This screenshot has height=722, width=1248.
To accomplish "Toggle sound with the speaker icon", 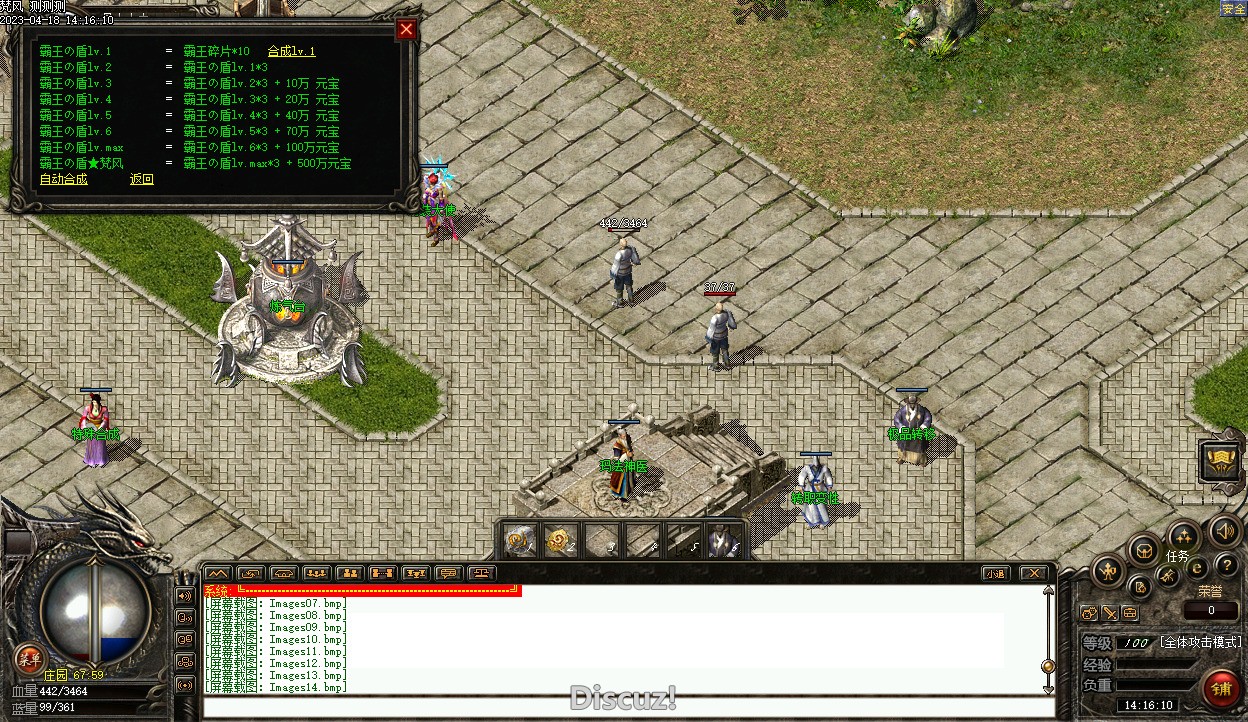I will (x=1226, y=531).
